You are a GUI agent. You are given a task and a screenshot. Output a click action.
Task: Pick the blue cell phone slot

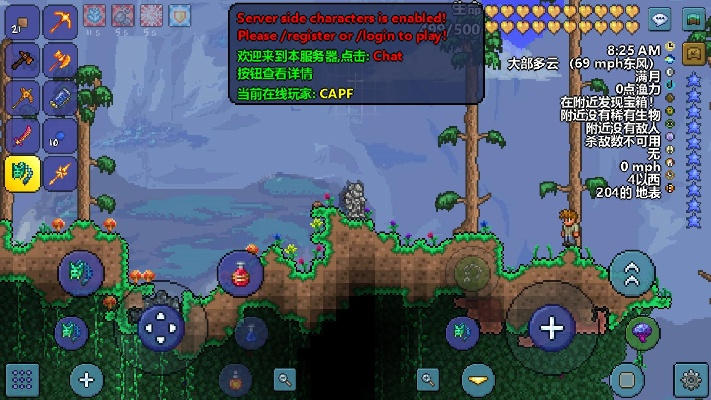coord(60,97)
